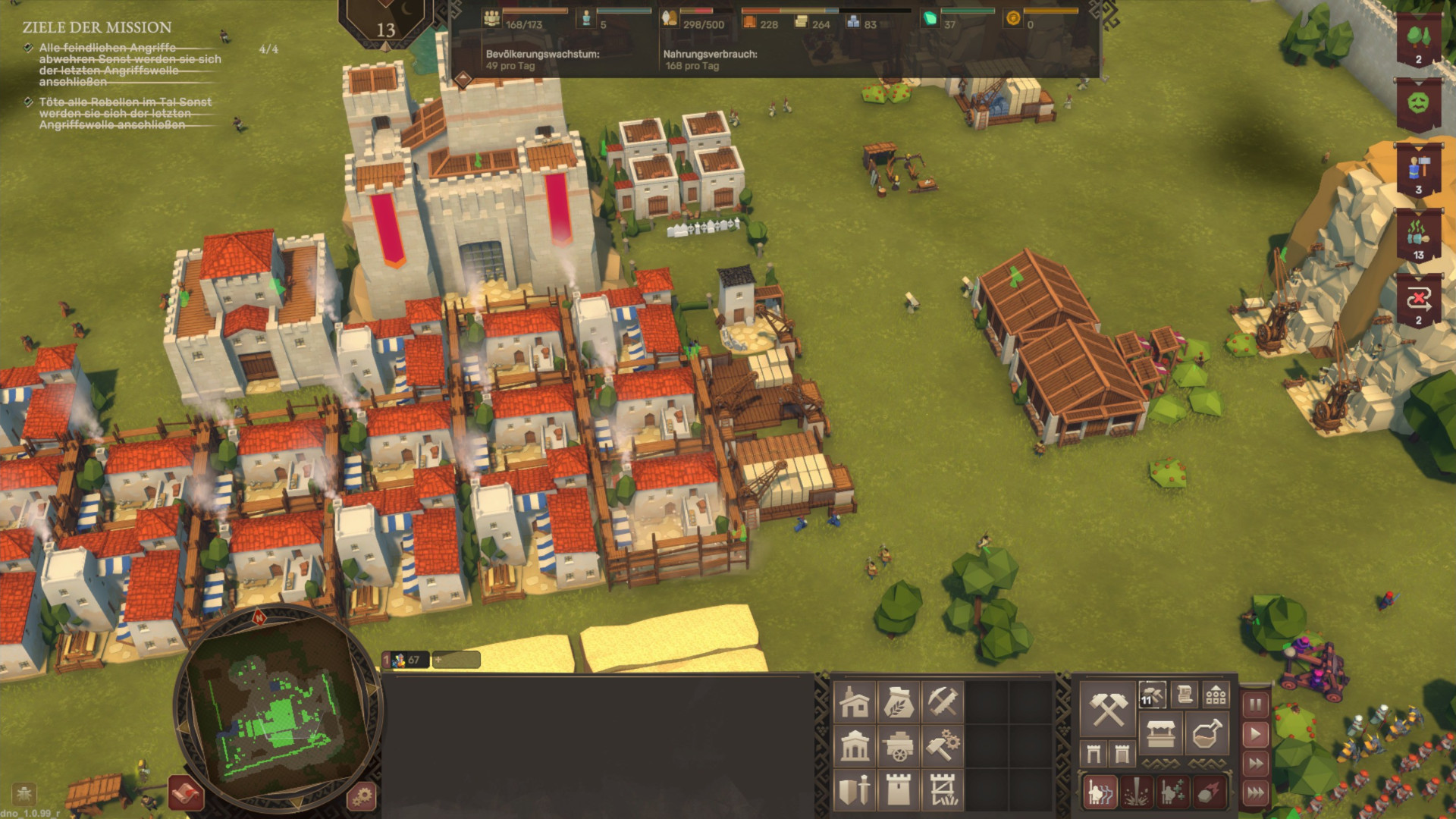Select the cart logistics build category

coord(899,746)
